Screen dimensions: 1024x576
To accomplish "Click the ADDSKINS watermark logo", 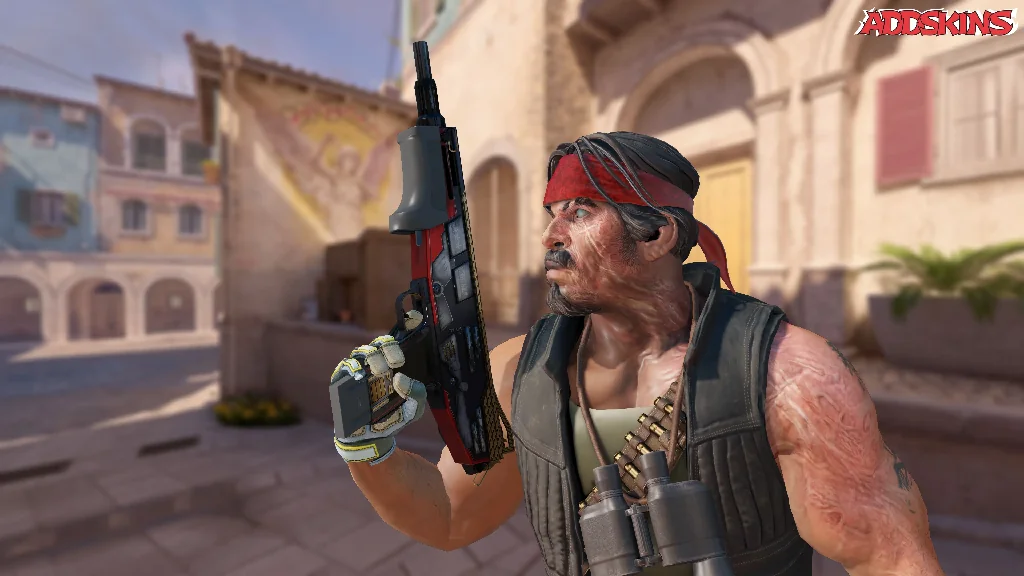I will point(935,22).
